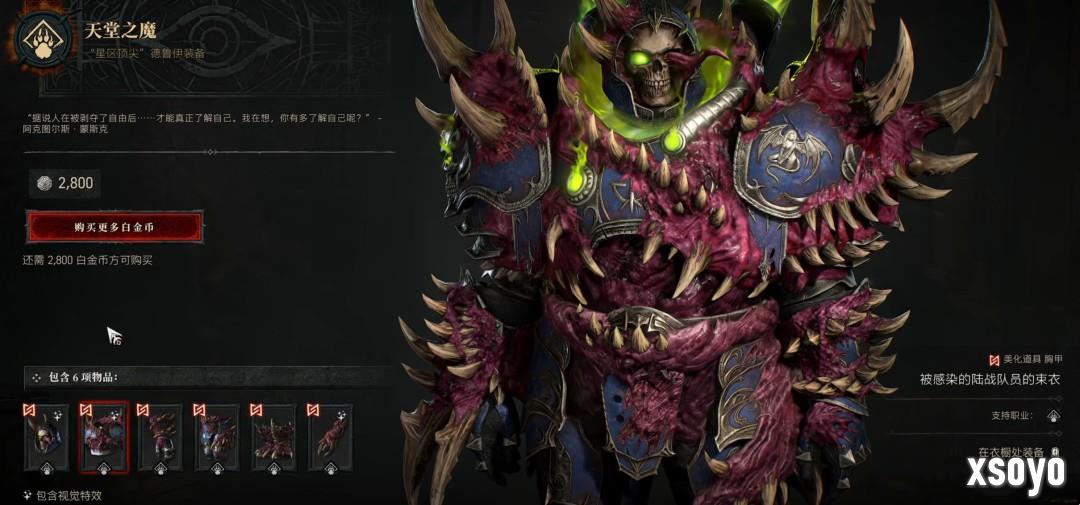The image size is (1080, 505).
Task: Click the 购买更多白金币 button
Action: (x=114, y=227)
